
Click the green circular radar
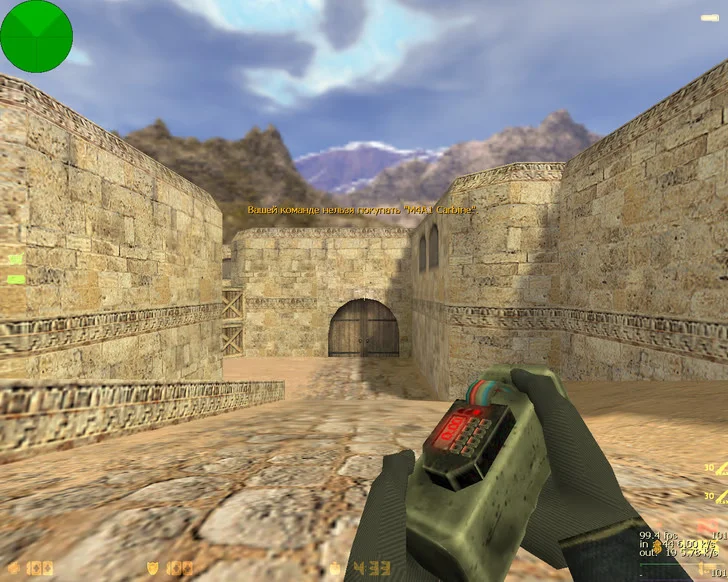click(36, 36)
